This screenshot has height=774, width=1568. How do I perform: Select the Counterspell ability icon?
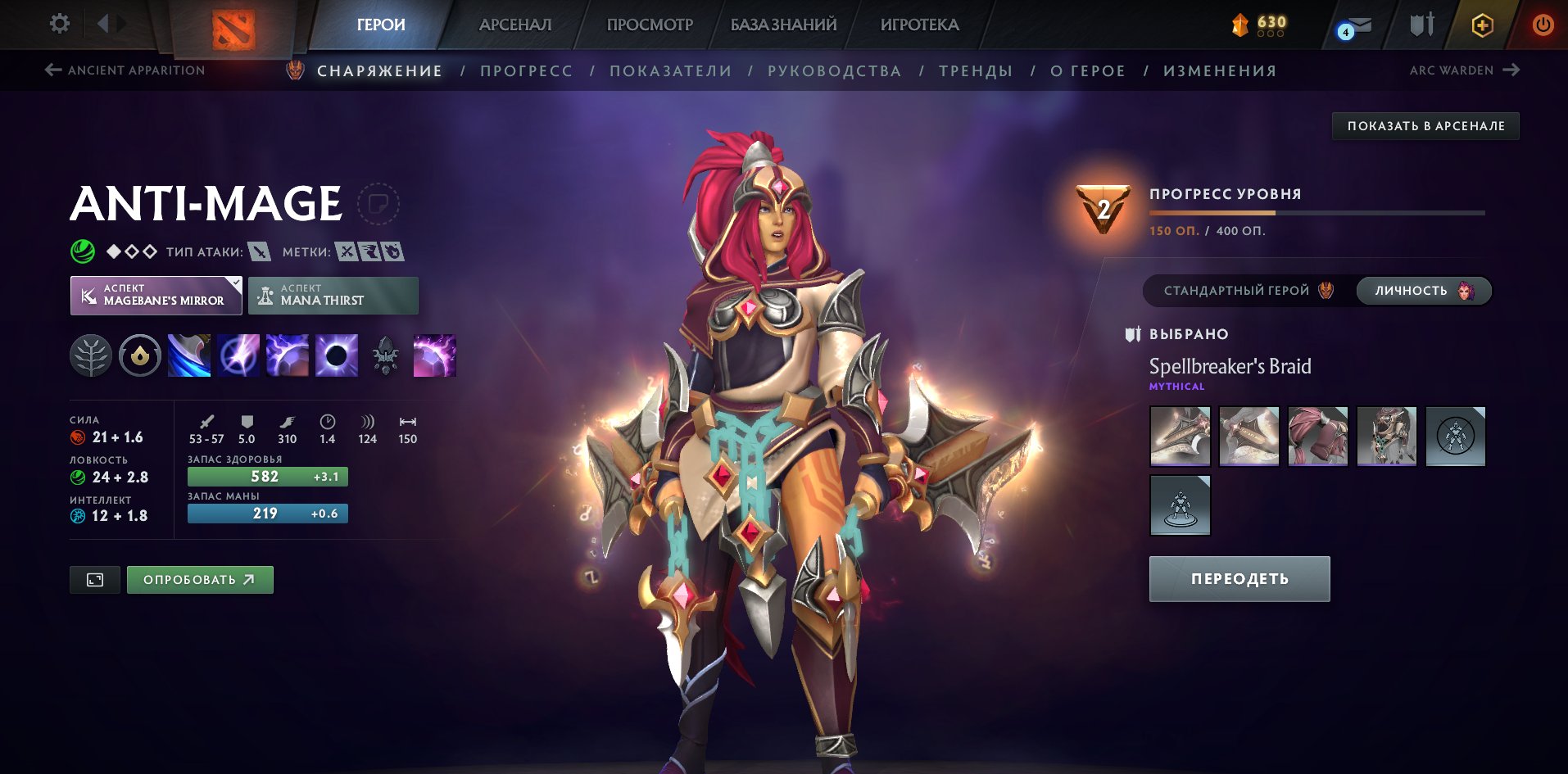(288, 355)
